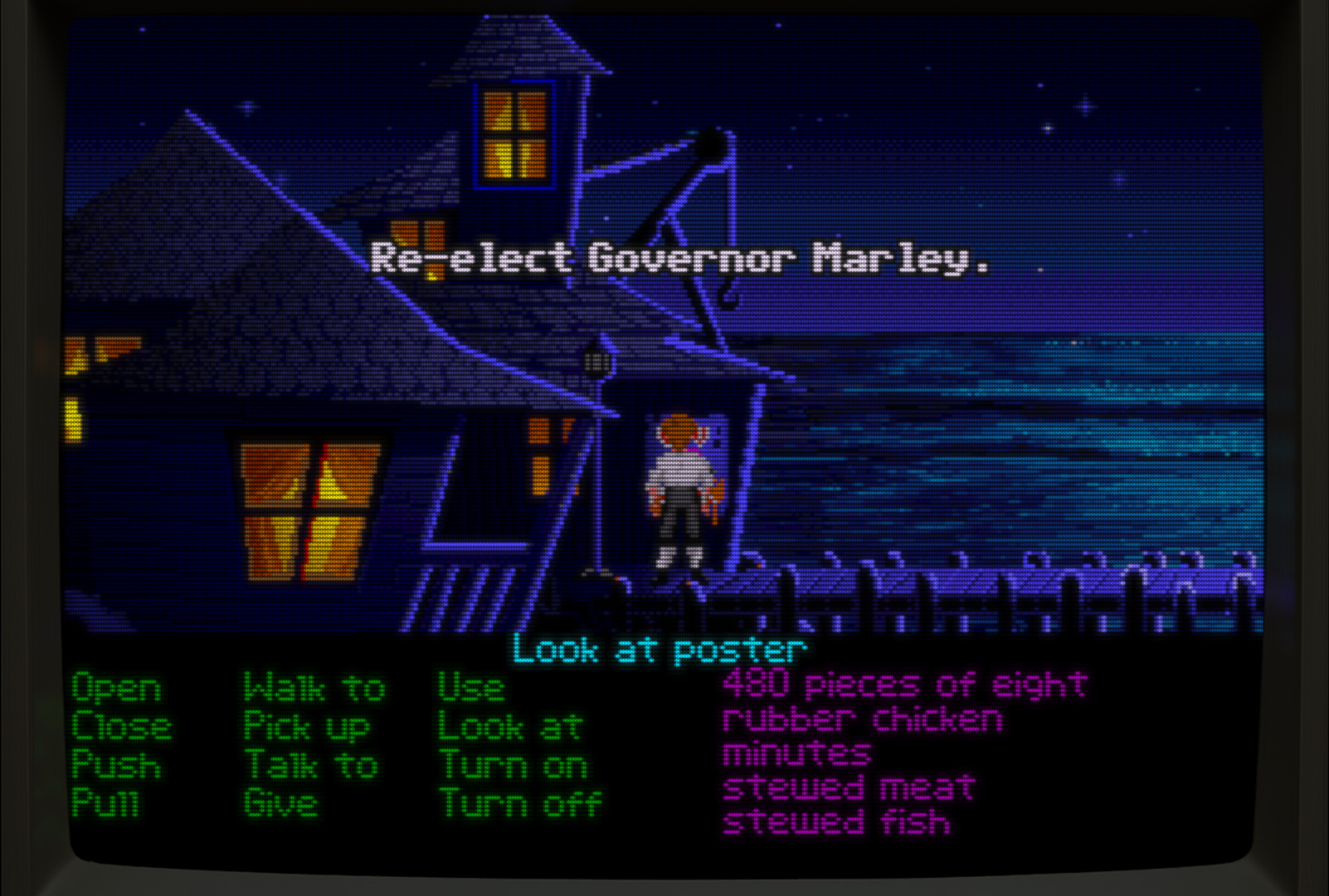Image resolution: width=1329 pixels, height=896 pixels.
Task: Choose the Give verb
Action: click(280, 803)
